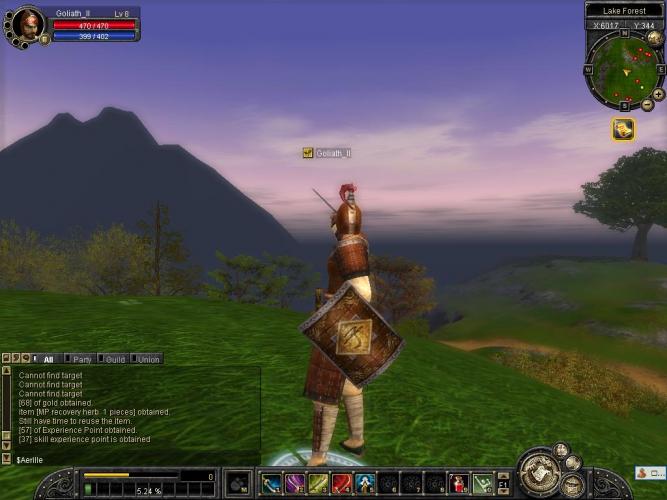The image size is (667, 500).
Task: Switch hotbar page with up arrow
Action: (x=504, y=477)
